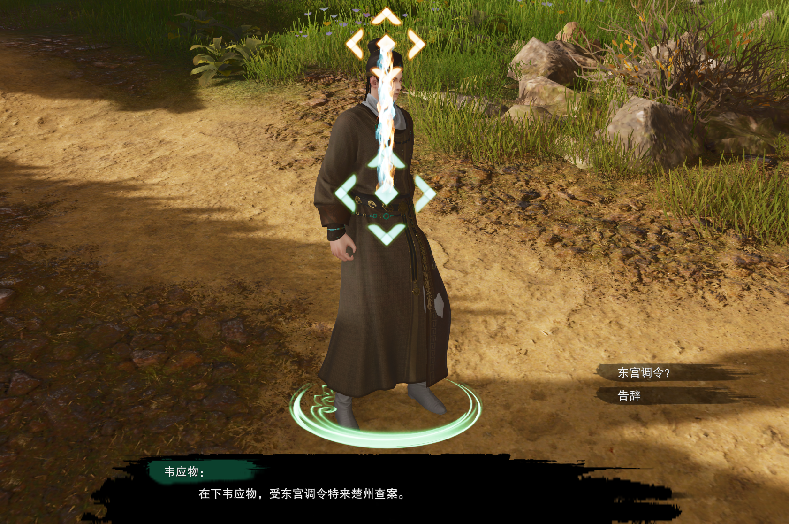
Task: Ask about 东宫调令?
Action: 645,372
